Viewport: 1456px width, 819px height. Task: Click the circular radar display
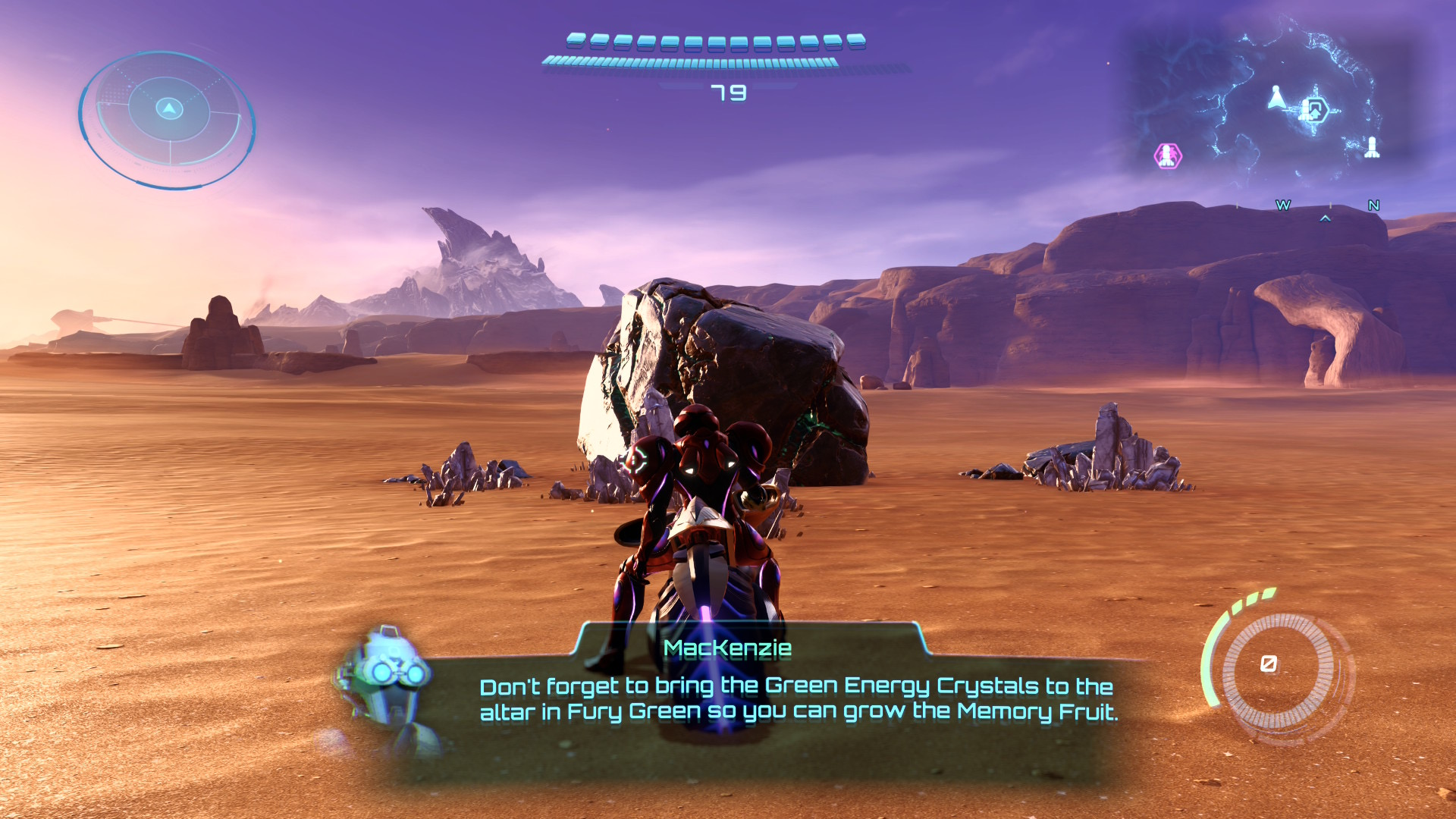point(168,118)
